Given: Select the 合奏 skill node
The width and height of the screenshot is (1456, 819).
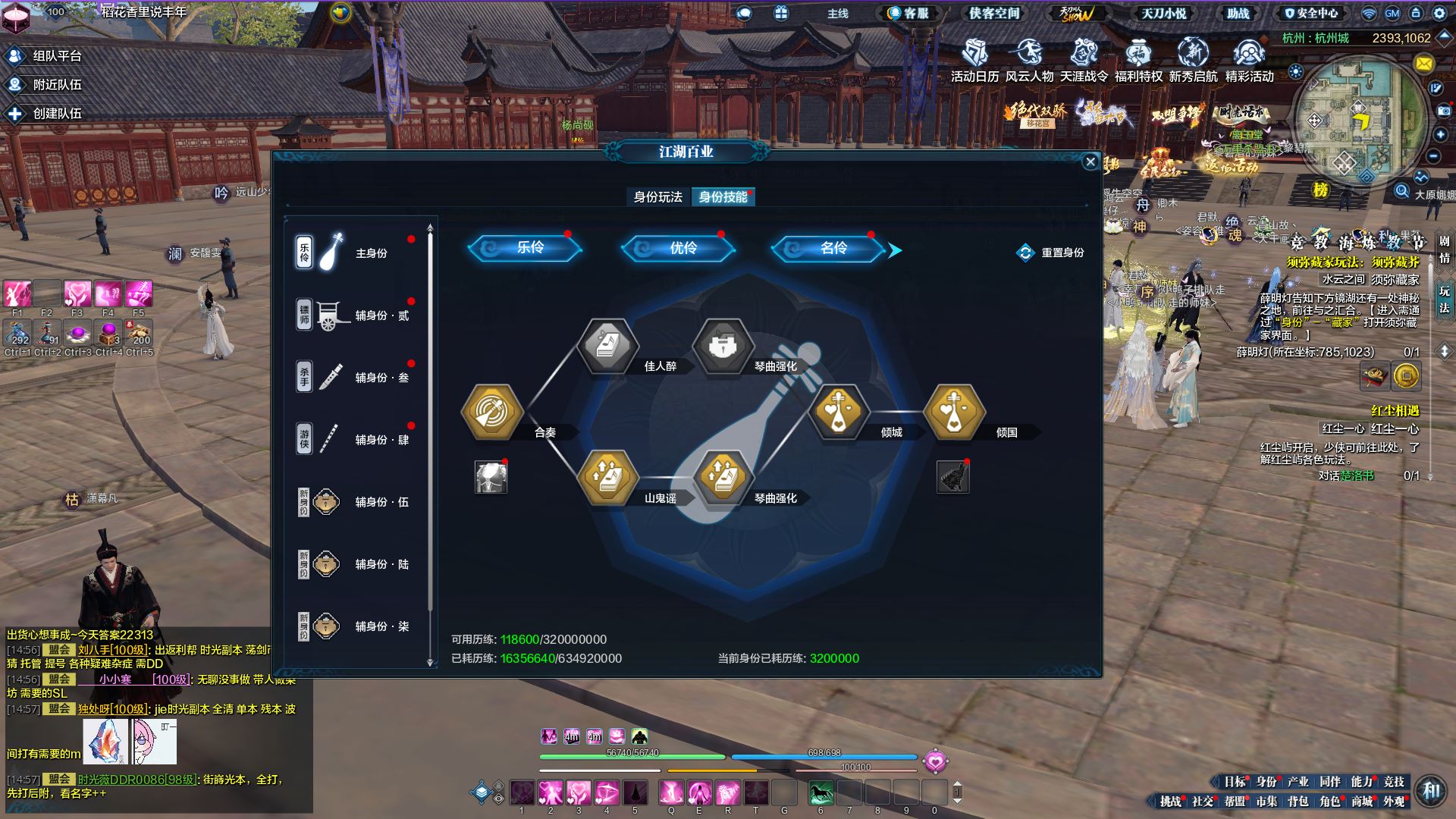Looking at the screenshot, I should click(x=492, y=413).
